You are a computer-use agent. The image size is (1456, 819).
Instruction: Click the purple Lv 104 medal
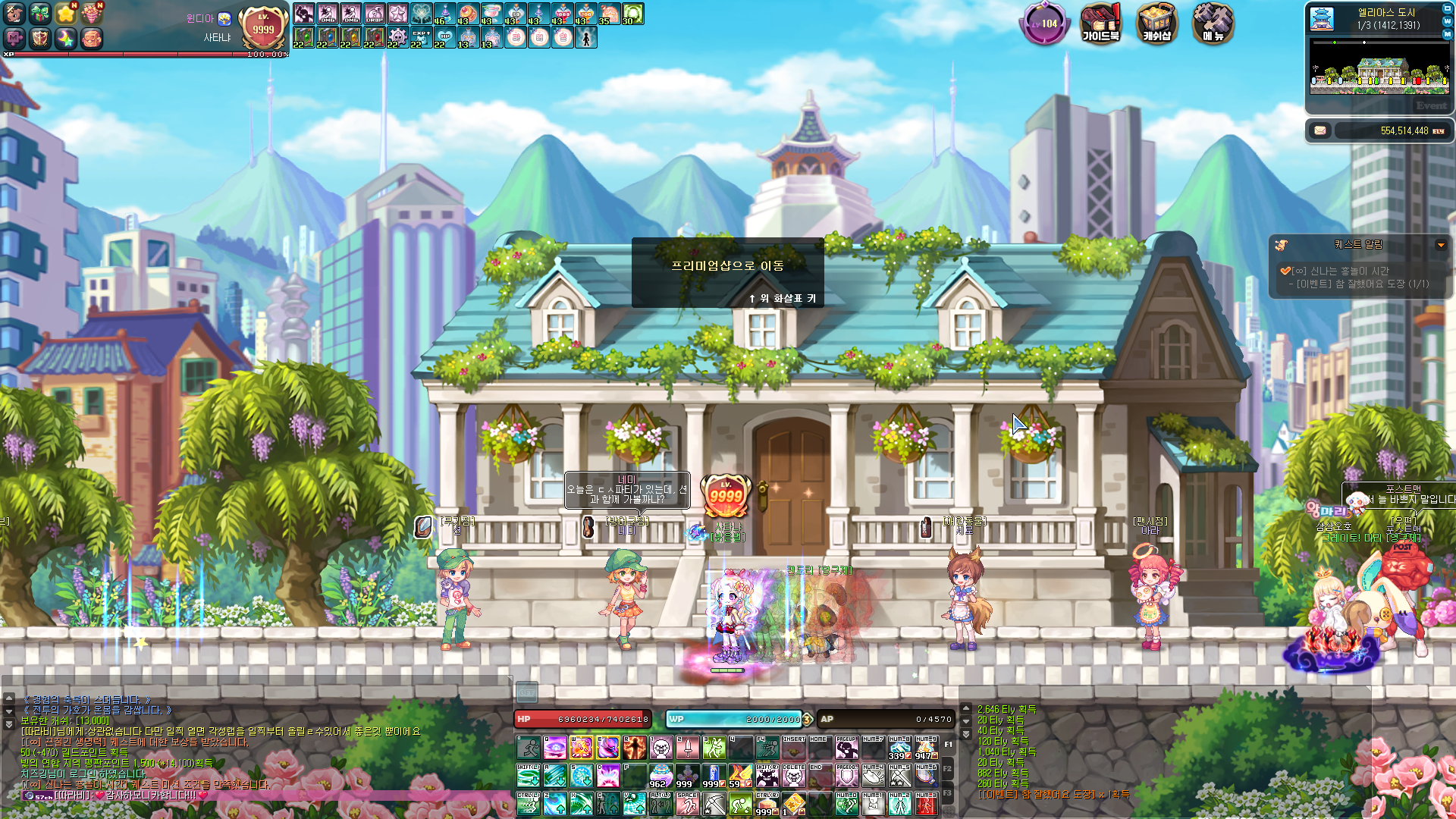(1044, 23)
